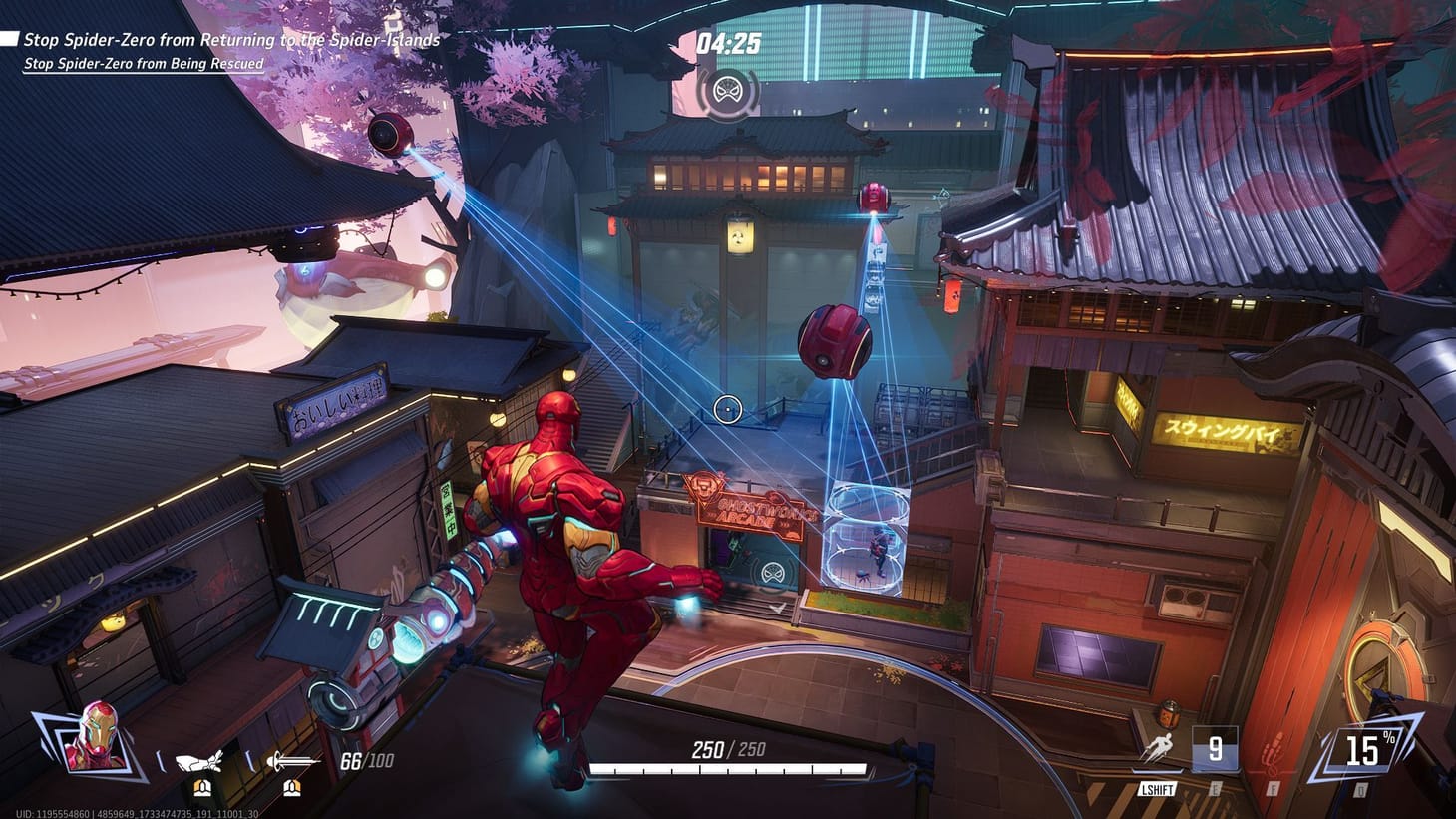1456x819 pixels.
Task: Click the team-up badge under the gauntlet icon
Action: pos(202,788)
